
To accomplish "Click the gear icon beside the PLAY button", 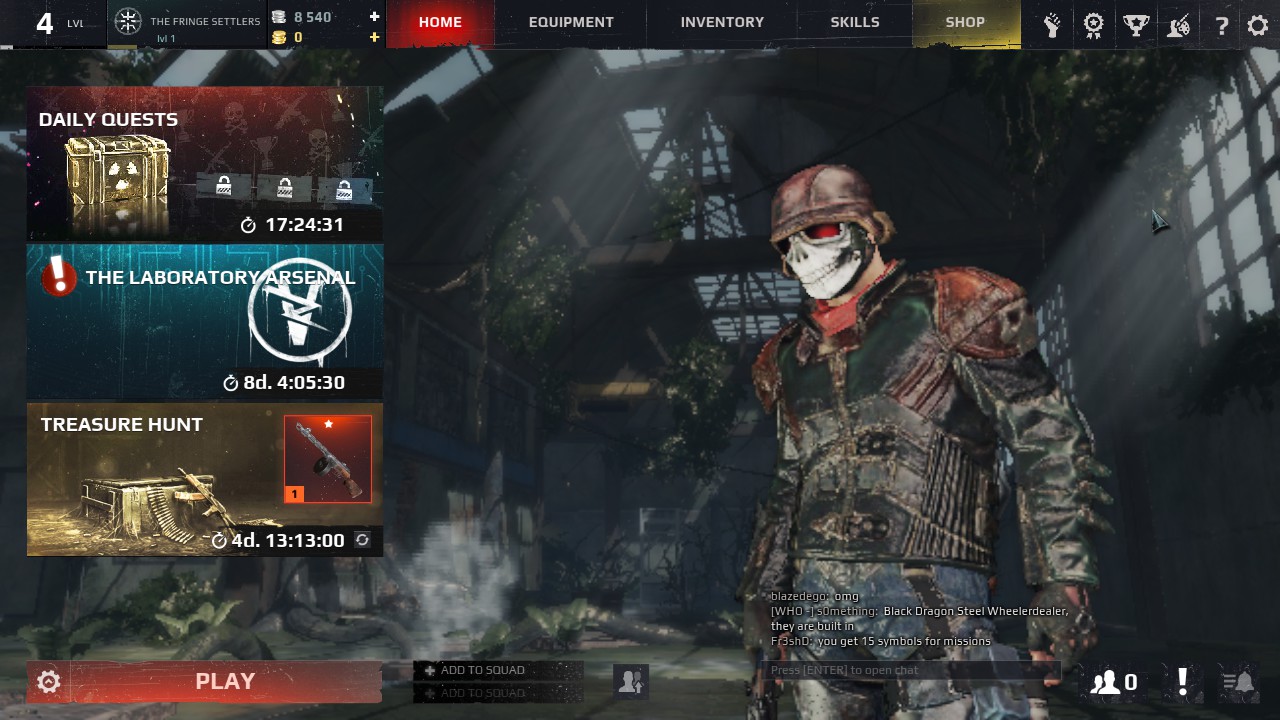I will click(x=47, y=681).
